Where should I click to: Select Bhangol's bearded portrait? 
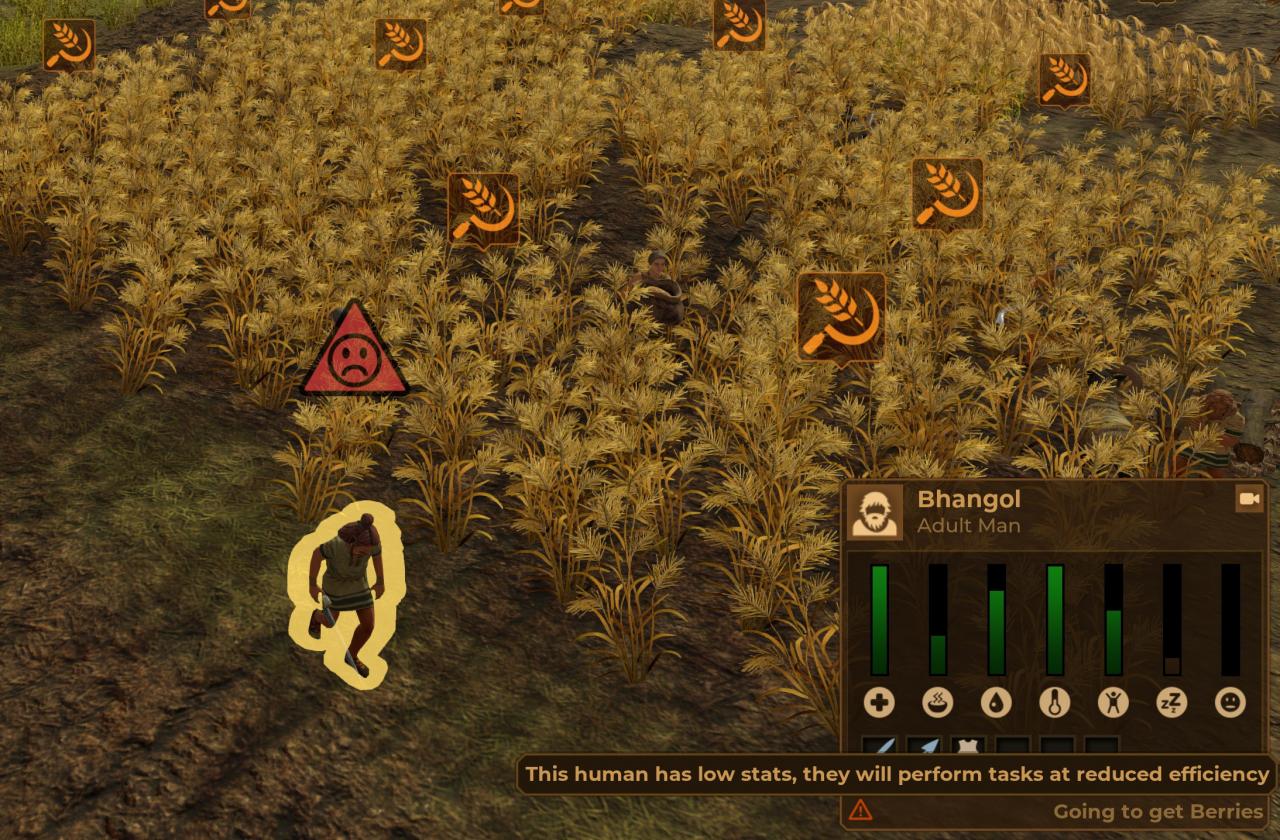tap(875, 512)
